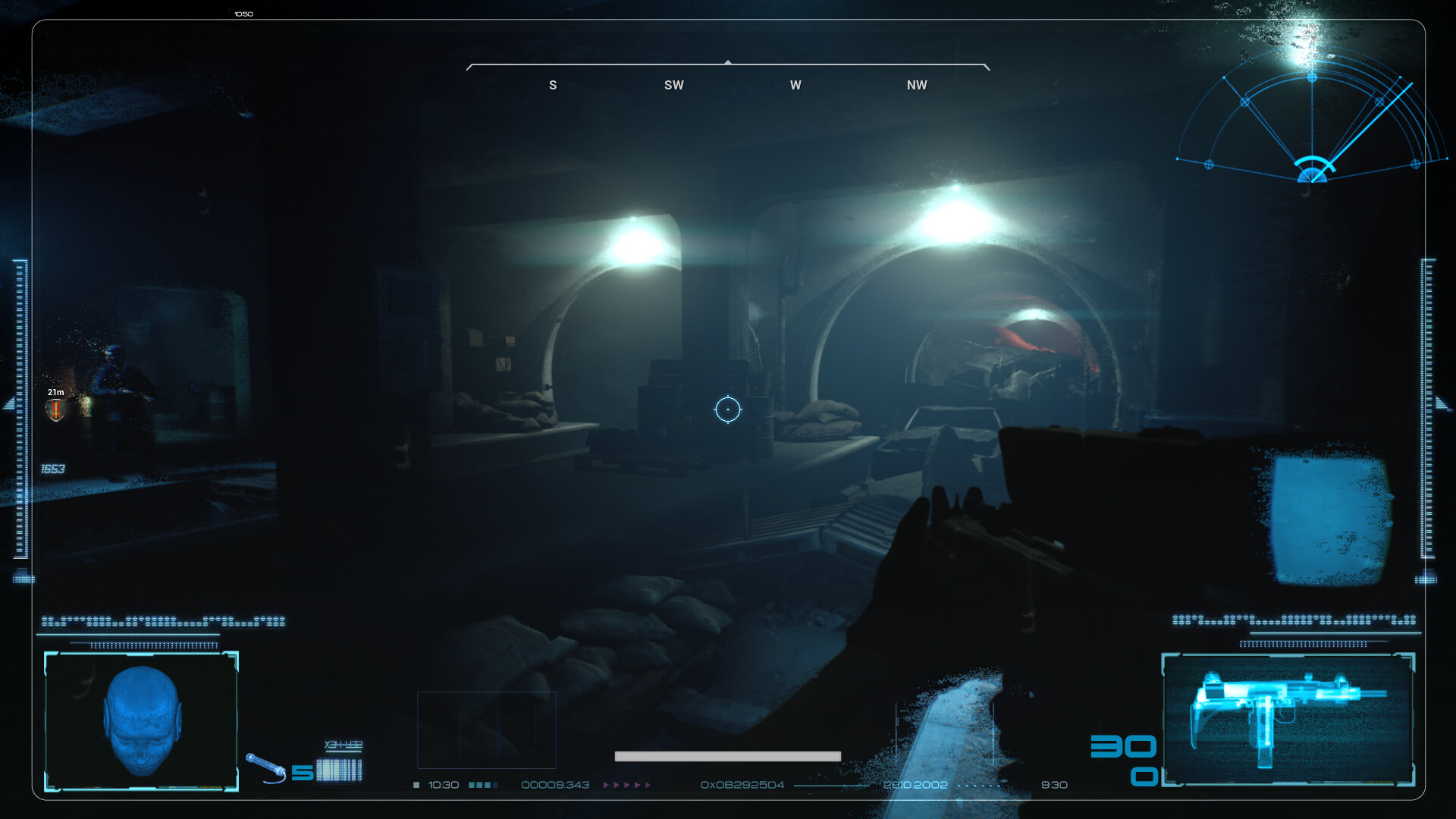Click the radar sweep display in the top right
The image size is (1456, 819).
click(1312, 121)
